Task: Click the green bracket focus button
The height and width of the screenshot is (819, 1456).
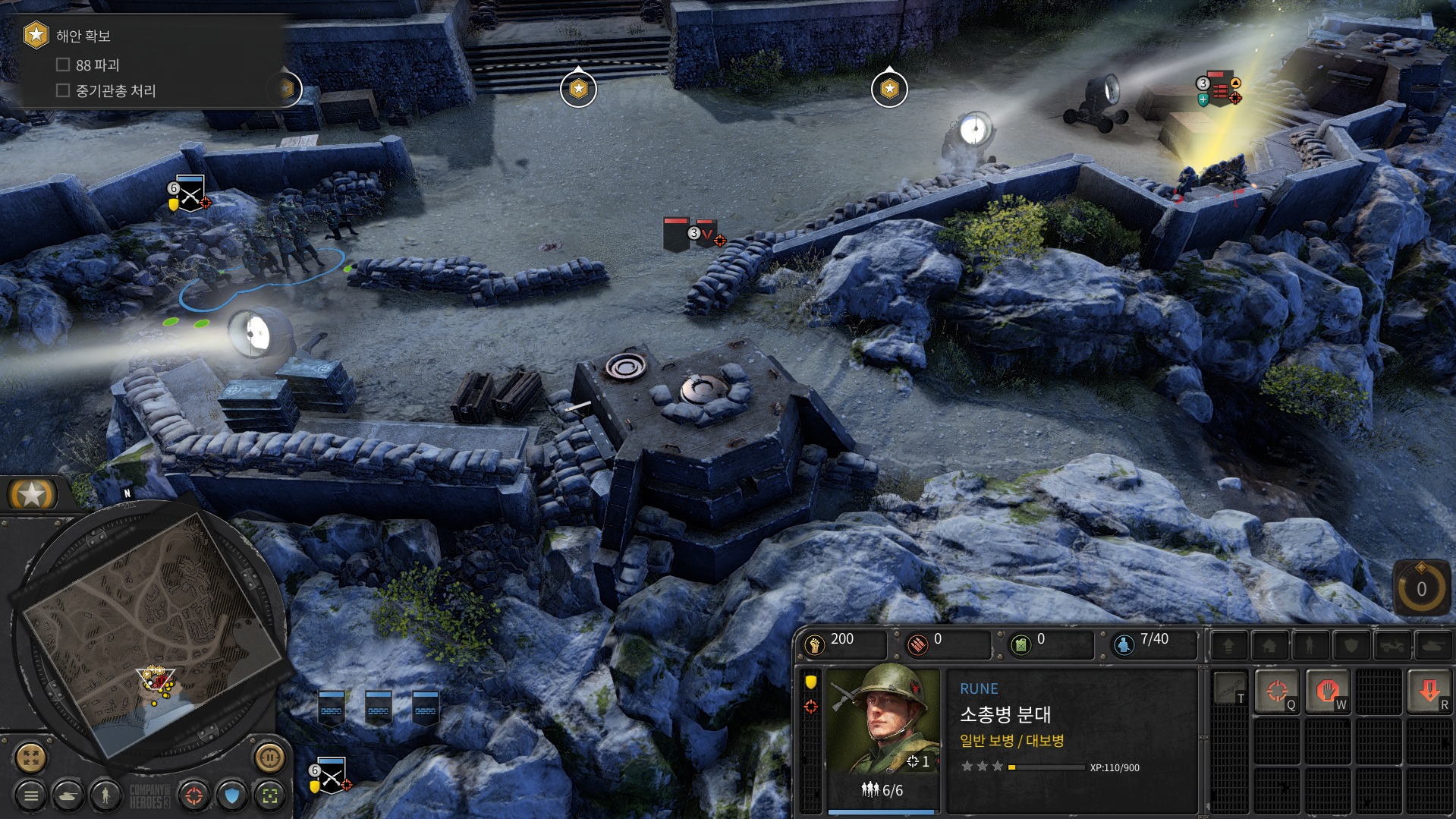Action: point(269,795)
